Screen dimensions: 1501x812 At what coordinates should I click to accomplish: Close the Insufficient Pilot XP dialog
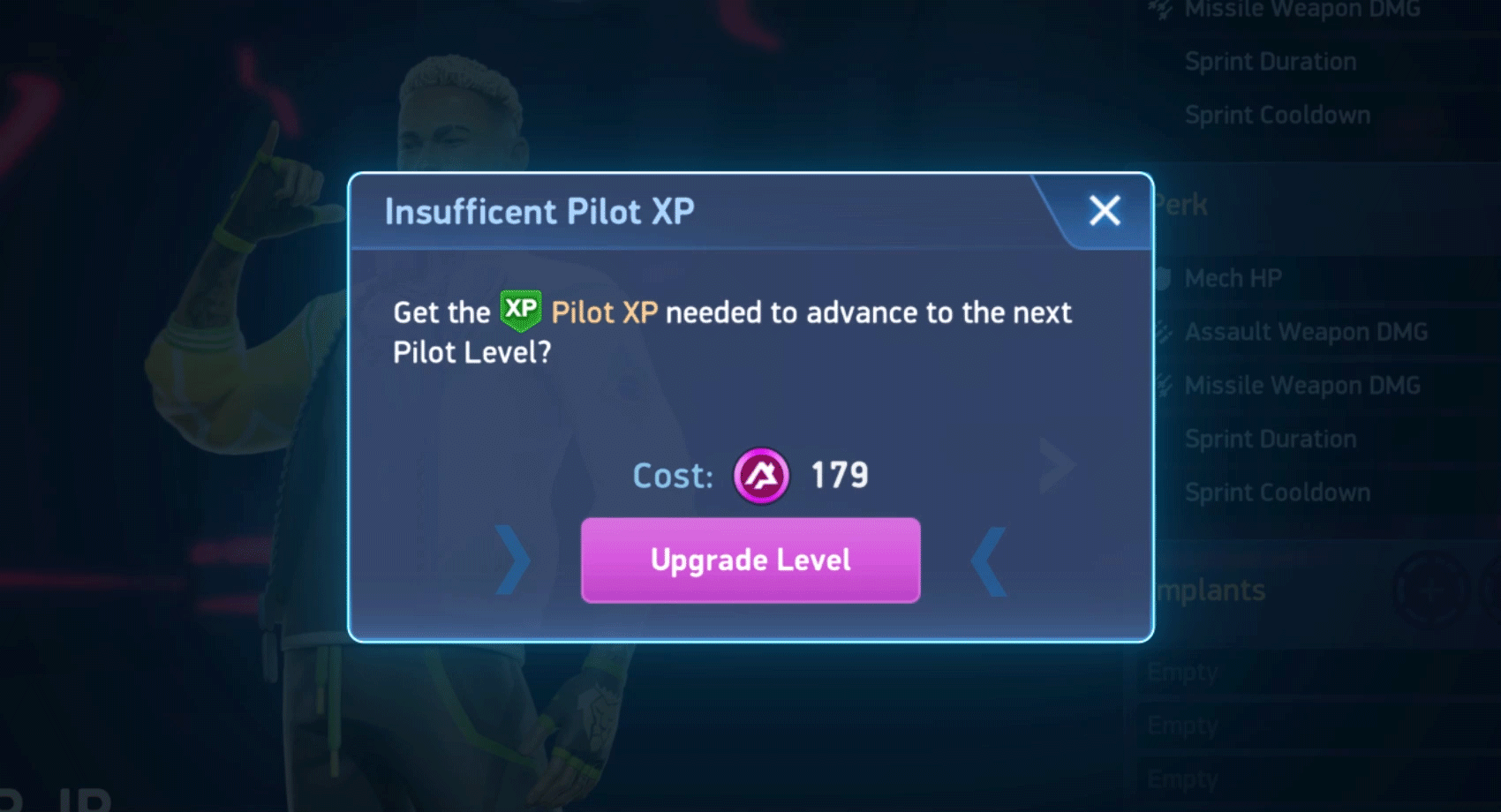[1103, 210]
